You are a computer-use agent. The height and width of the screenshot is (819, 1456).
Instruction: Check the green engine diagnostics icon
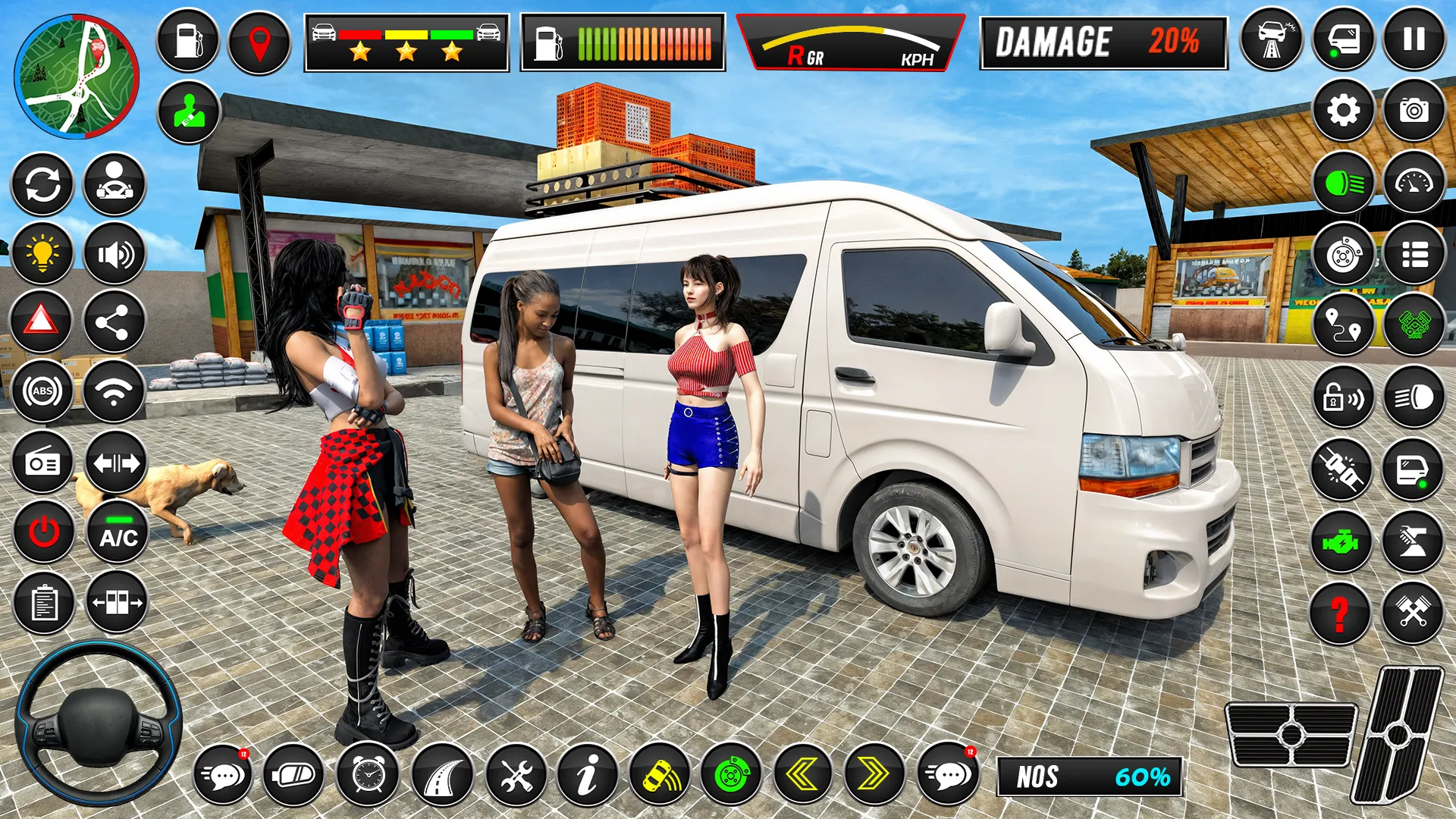tap(1342, 541)
